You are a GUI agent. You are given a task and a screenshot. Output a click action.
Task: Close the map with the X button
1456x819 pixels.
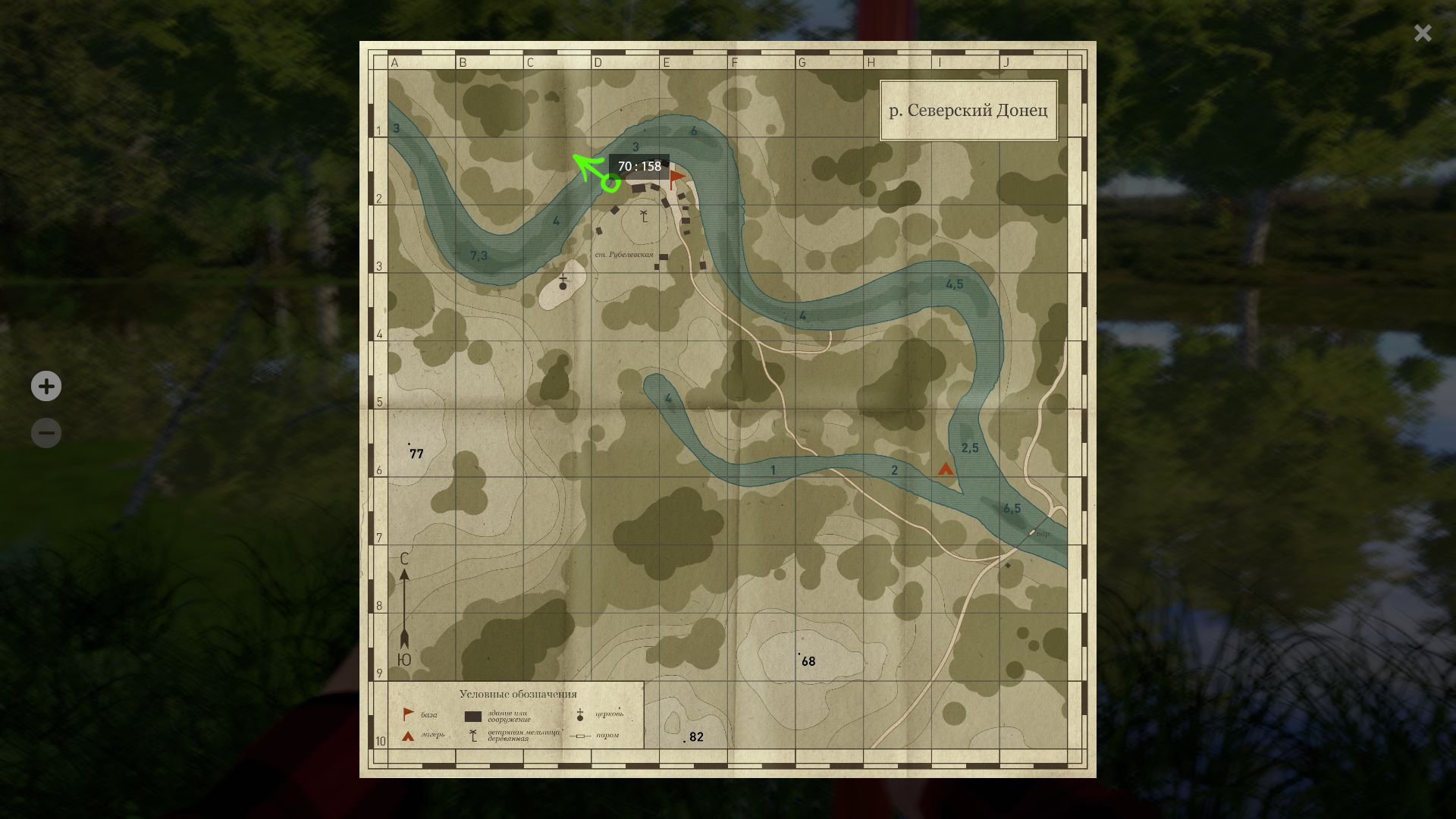[1422, 33]
